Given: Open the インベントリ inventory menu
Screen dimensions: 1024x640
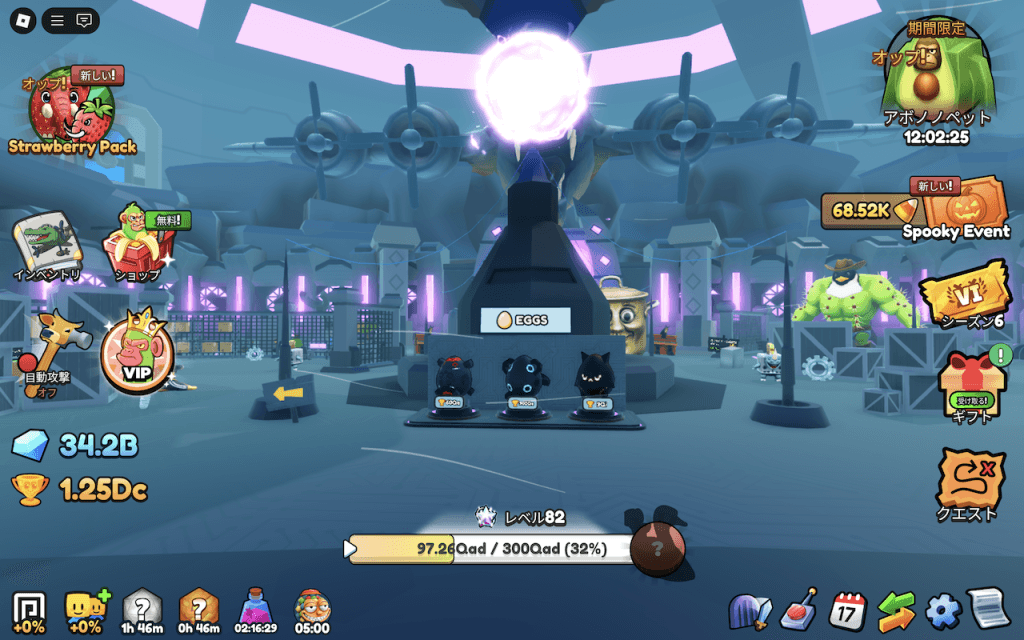Looking at the screenshot, I should click(46, 247).
